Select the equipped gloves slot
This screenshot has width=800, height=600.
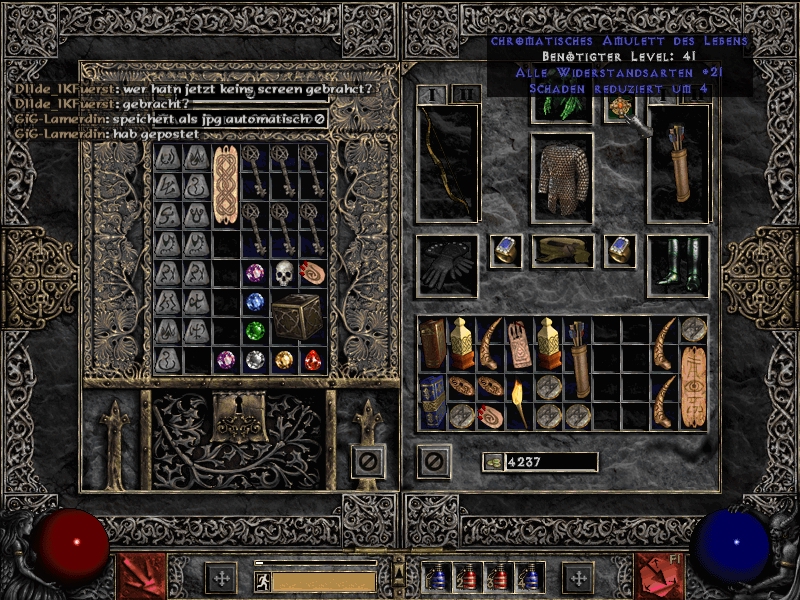(446, 266)
